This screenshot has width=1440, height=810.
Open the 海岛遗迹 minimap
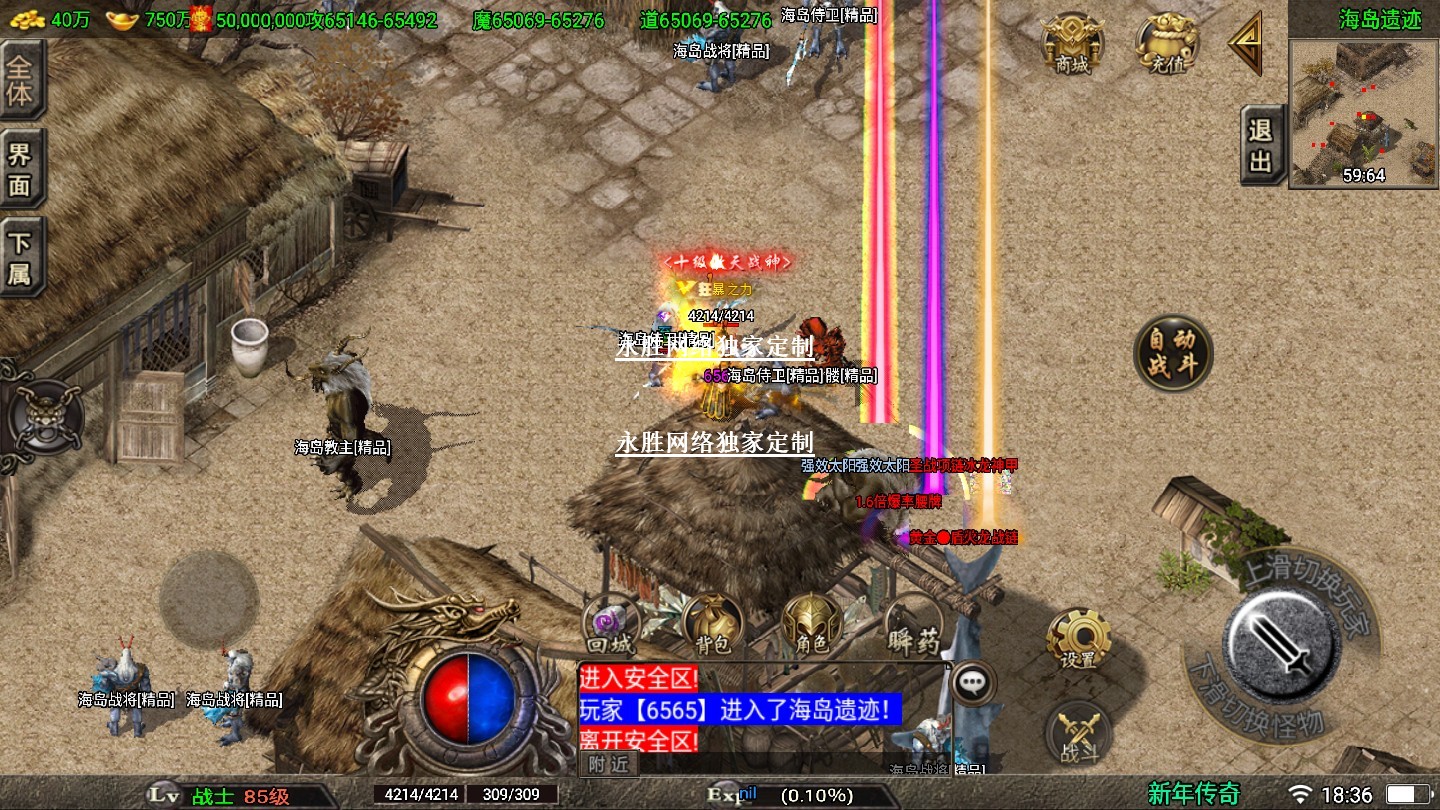click(1364, 112)
